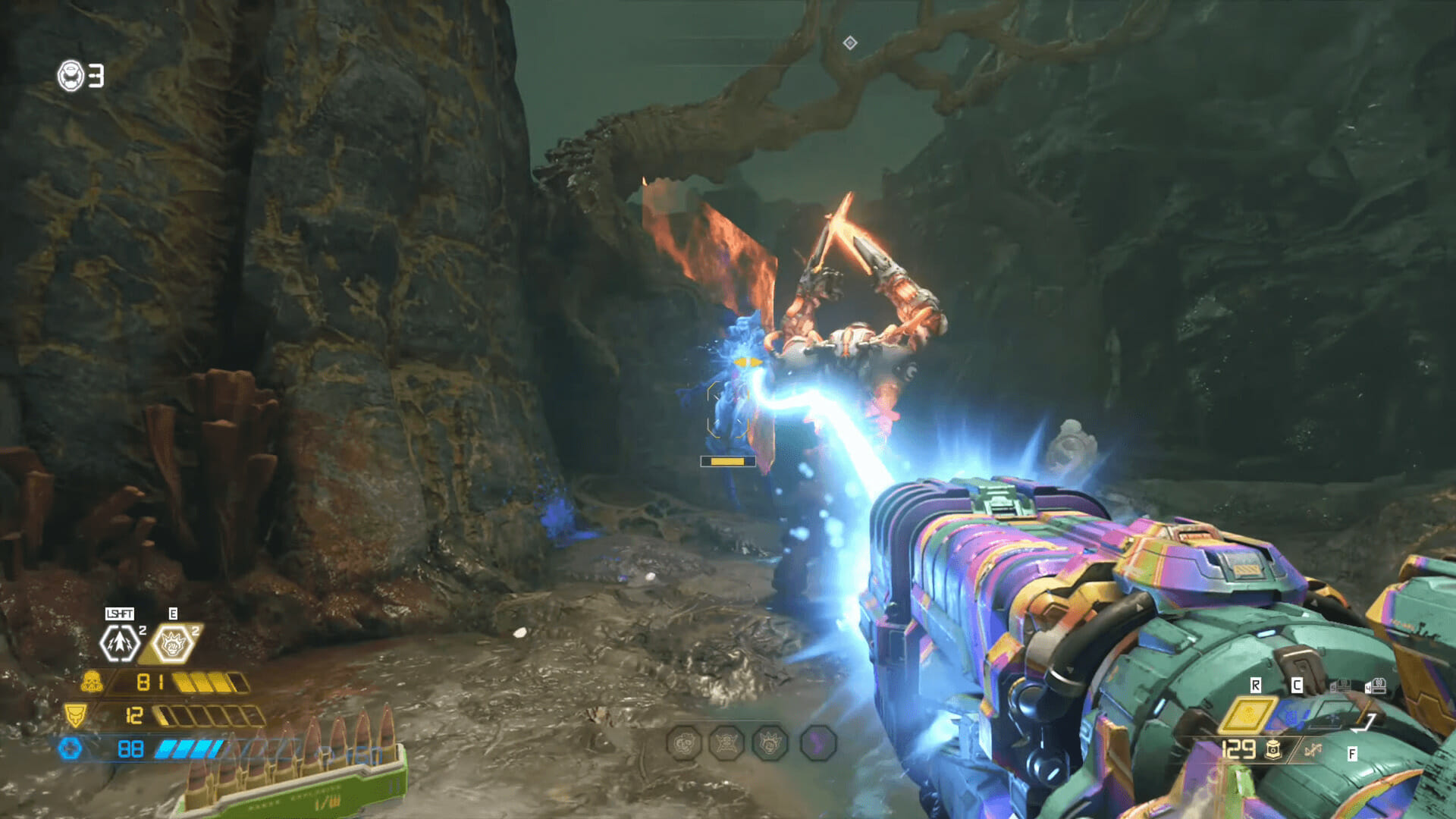
Task: Click the purple octagon icon at bottom center
Action: pos(817,743)
